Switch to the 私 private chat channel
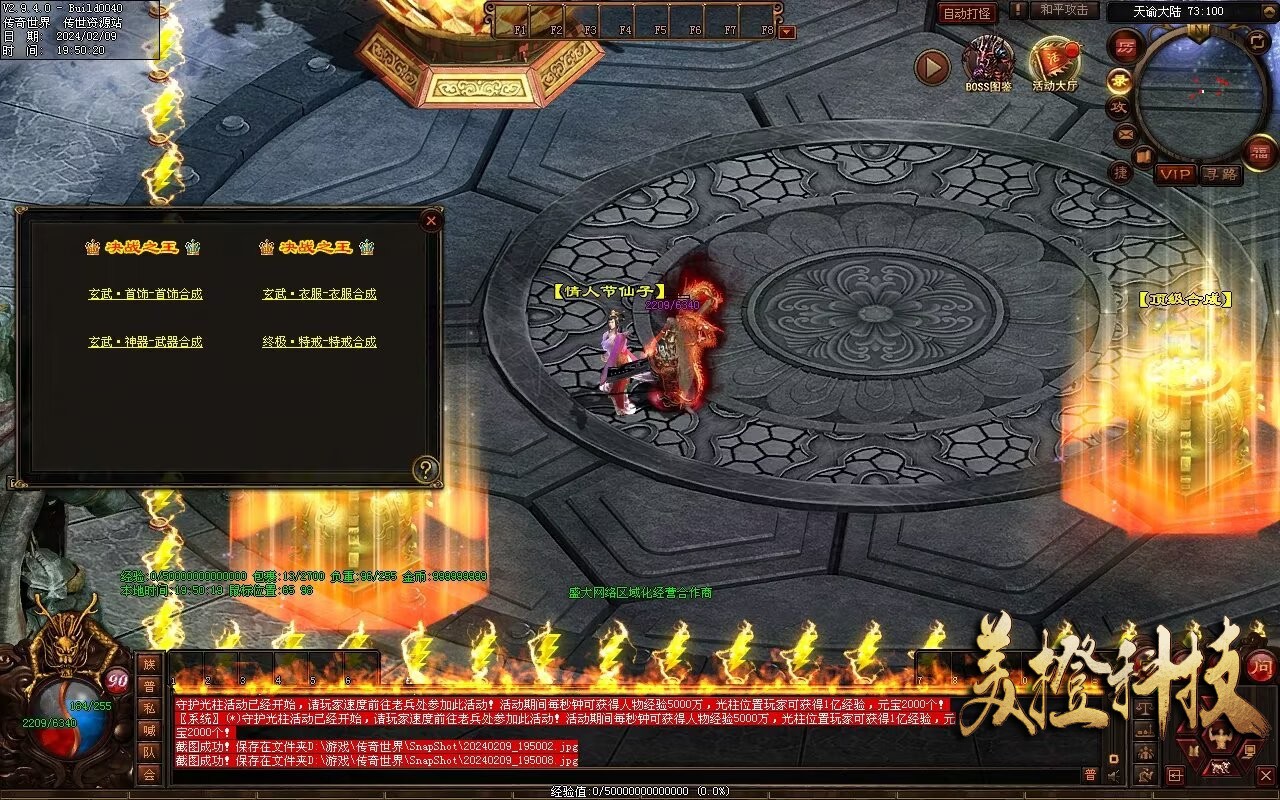 click(x=149, y=708)
